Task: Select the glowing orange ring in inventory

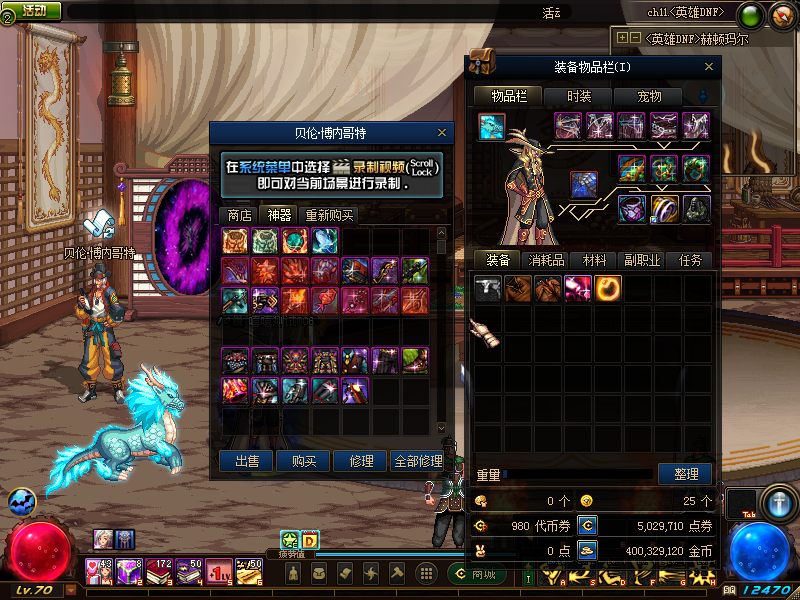Action: coord(608,289)
